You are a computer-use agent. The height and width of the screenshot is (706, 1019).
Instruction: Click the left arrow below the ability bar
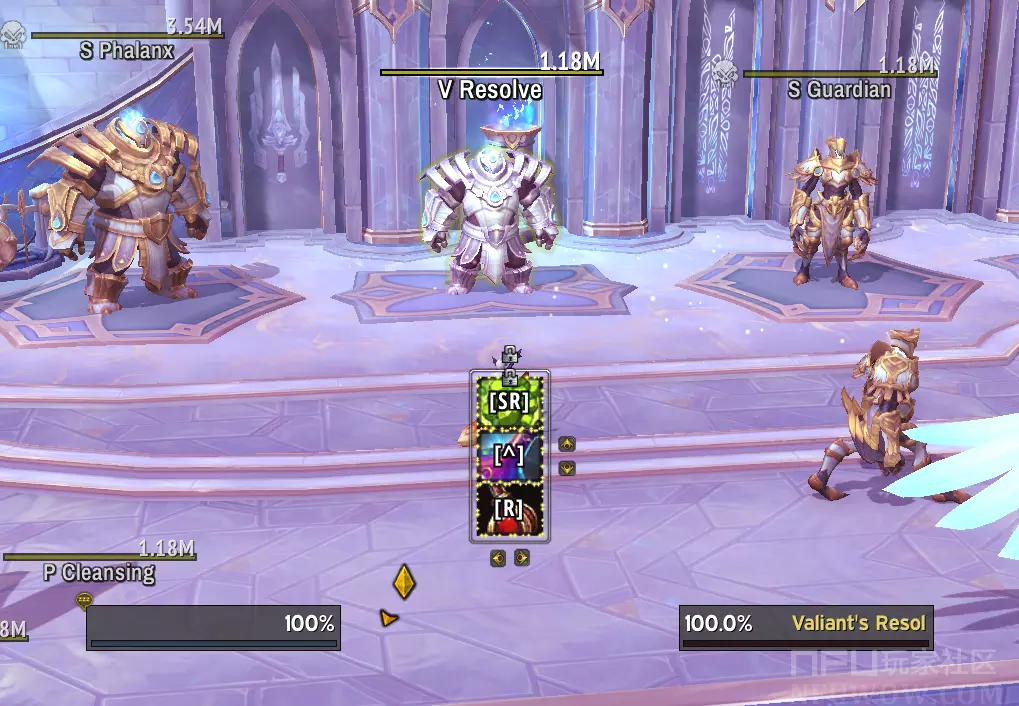pyautogui.click(x=498, y=558)
